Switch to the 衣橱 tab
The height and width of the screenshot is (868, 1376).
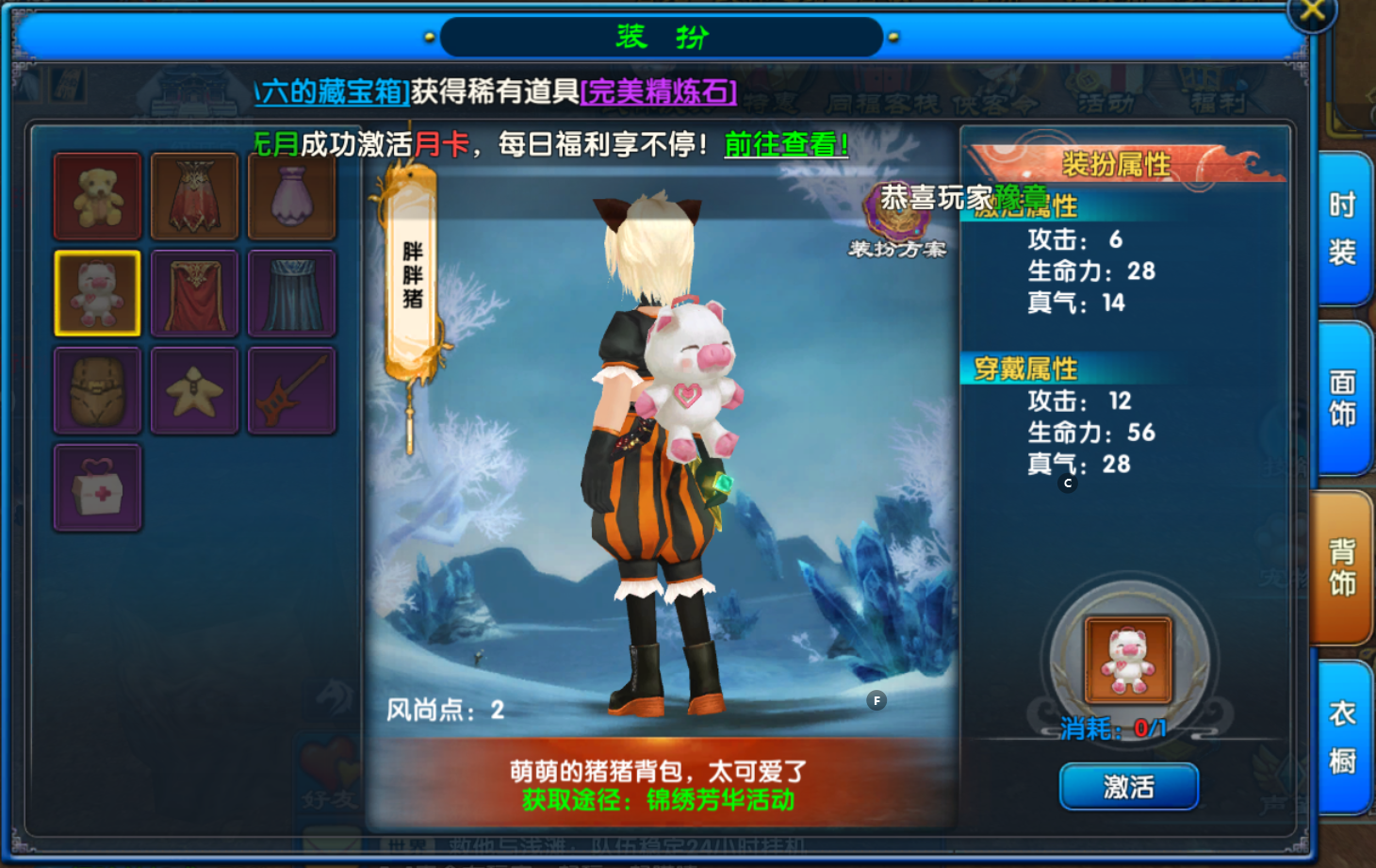tap(1342, 736)
